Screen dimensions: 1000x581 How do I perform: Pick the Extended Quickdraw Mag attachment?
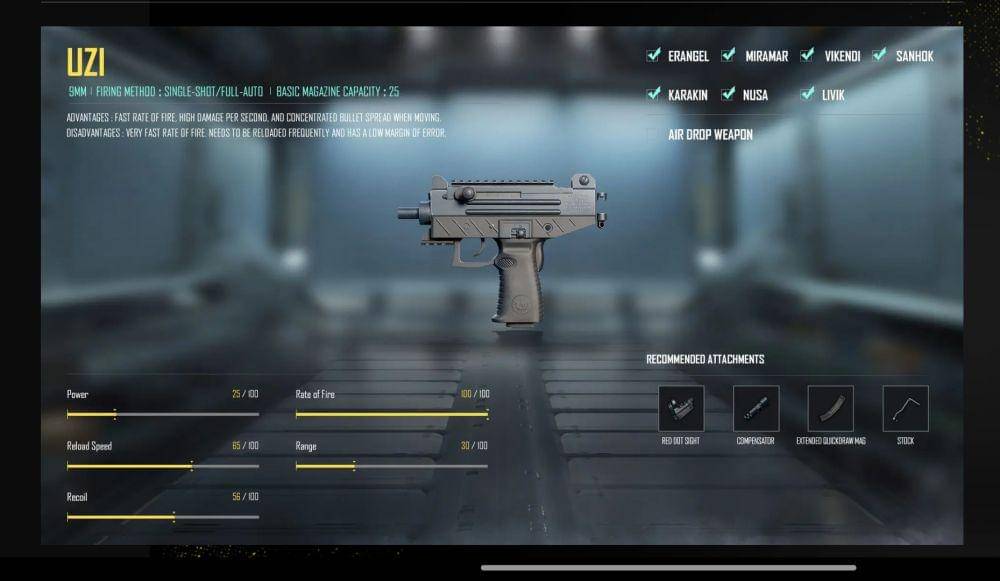point(830,408)
